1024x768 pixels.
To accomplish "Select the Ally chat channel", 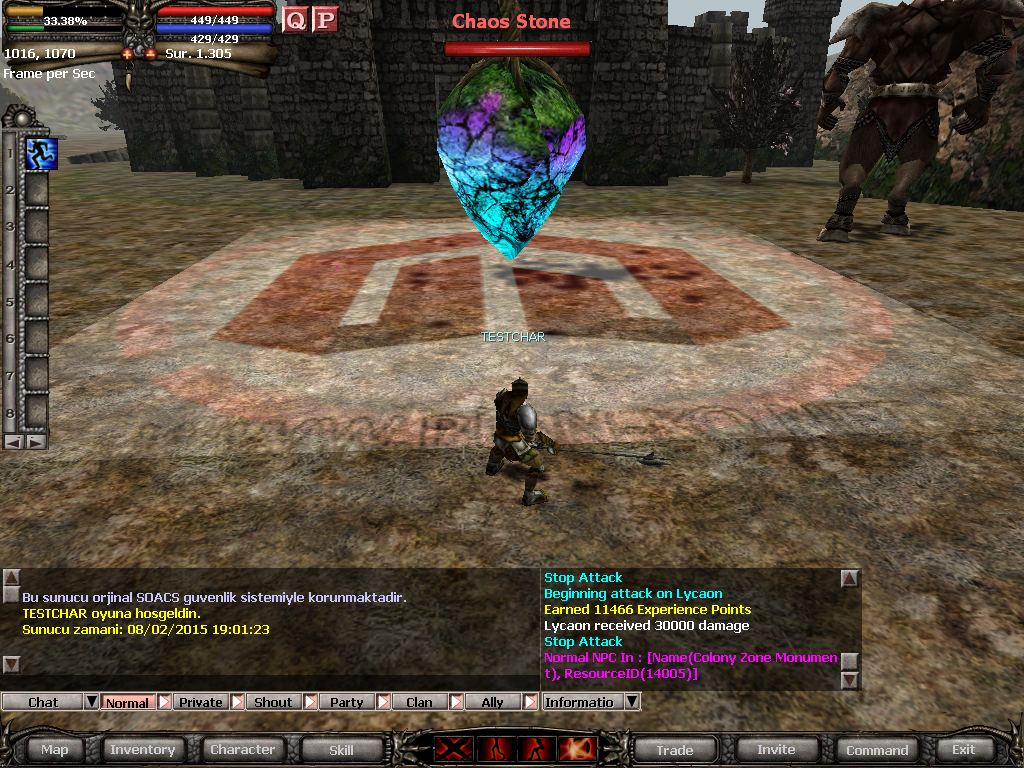I will pos(492,702).
